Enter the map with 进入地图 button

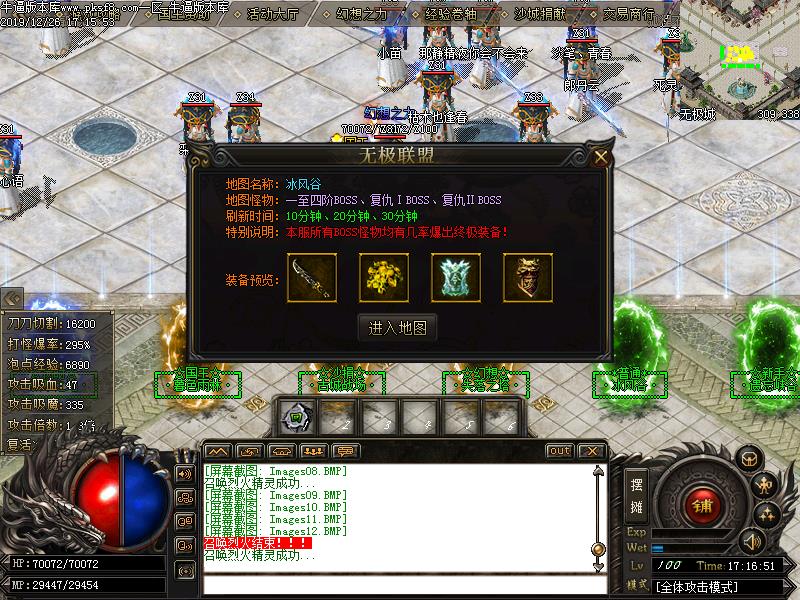click(x=397, y=327)
